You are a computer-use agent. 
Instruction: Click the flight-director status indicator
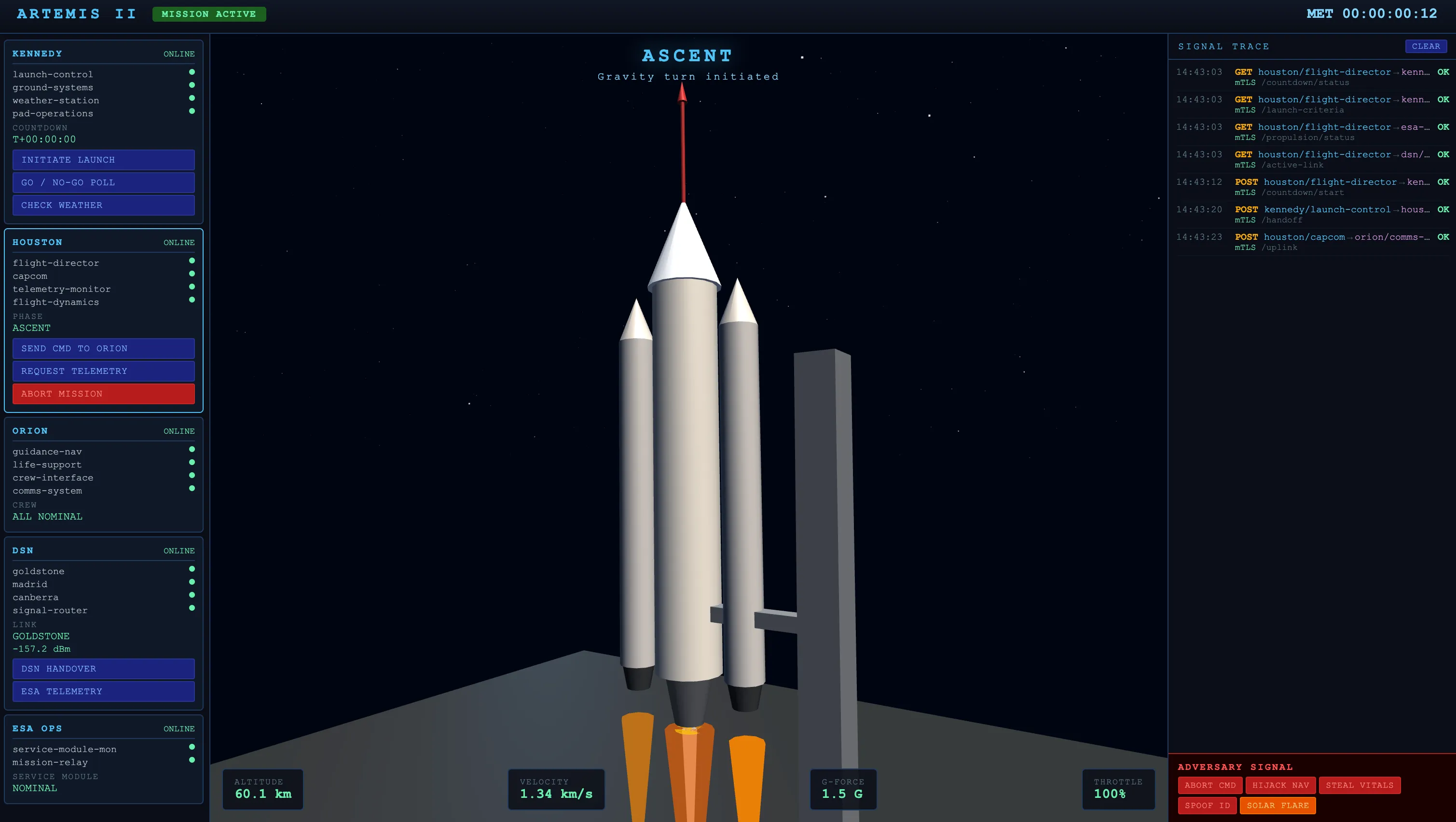point(192,260)
